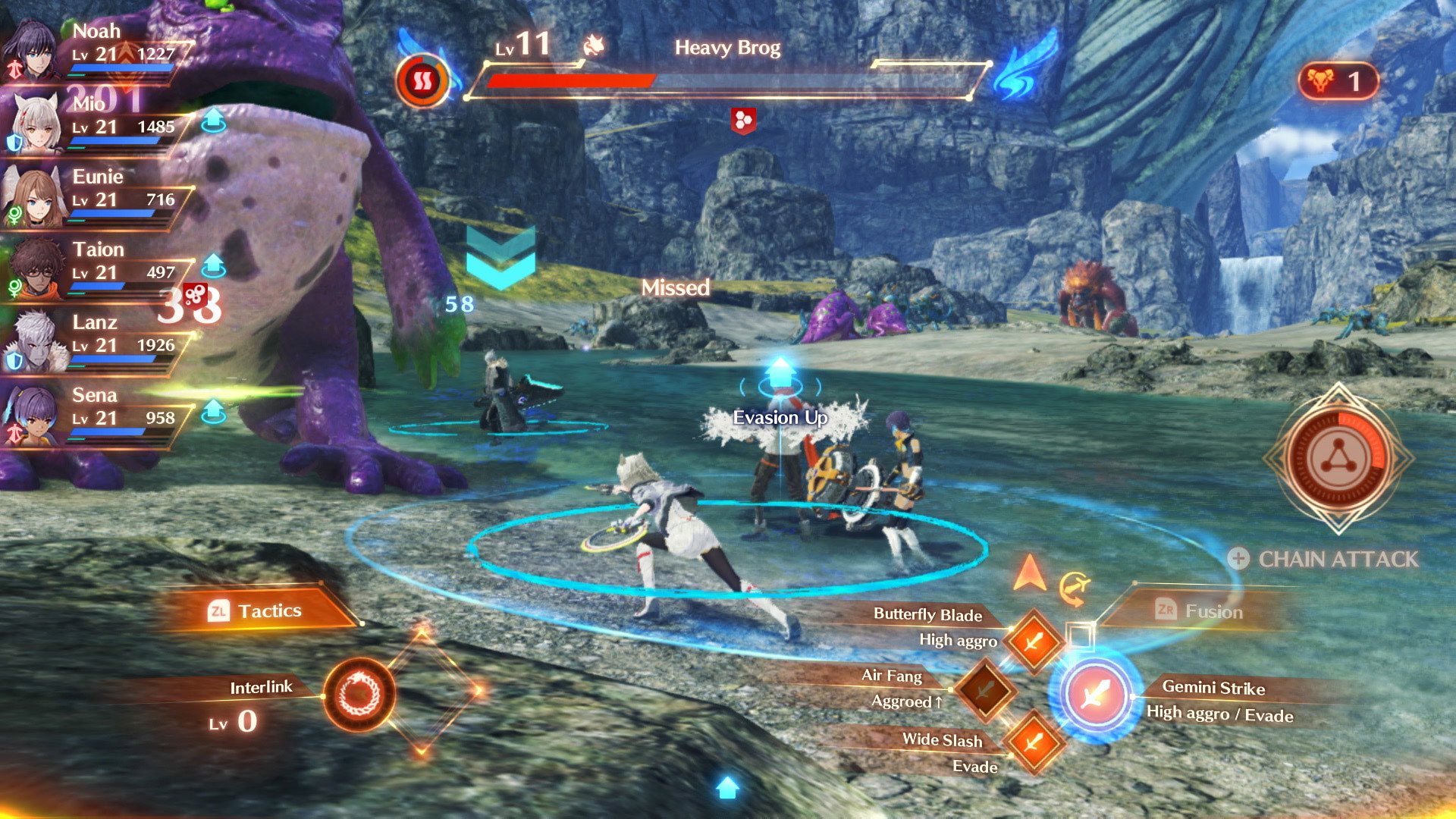This screenshot has height=819, width=1456.
Task: Open the Tactics menu
Action: pos(256,610)
